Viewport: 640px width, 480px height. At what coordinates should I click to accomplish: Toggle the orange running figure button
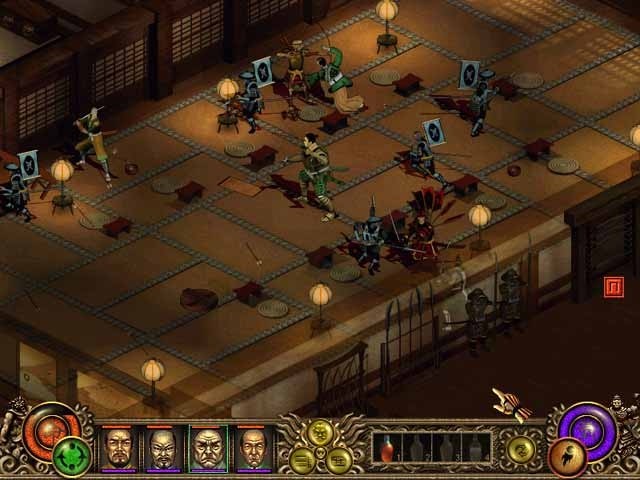(x=565, y=456)
